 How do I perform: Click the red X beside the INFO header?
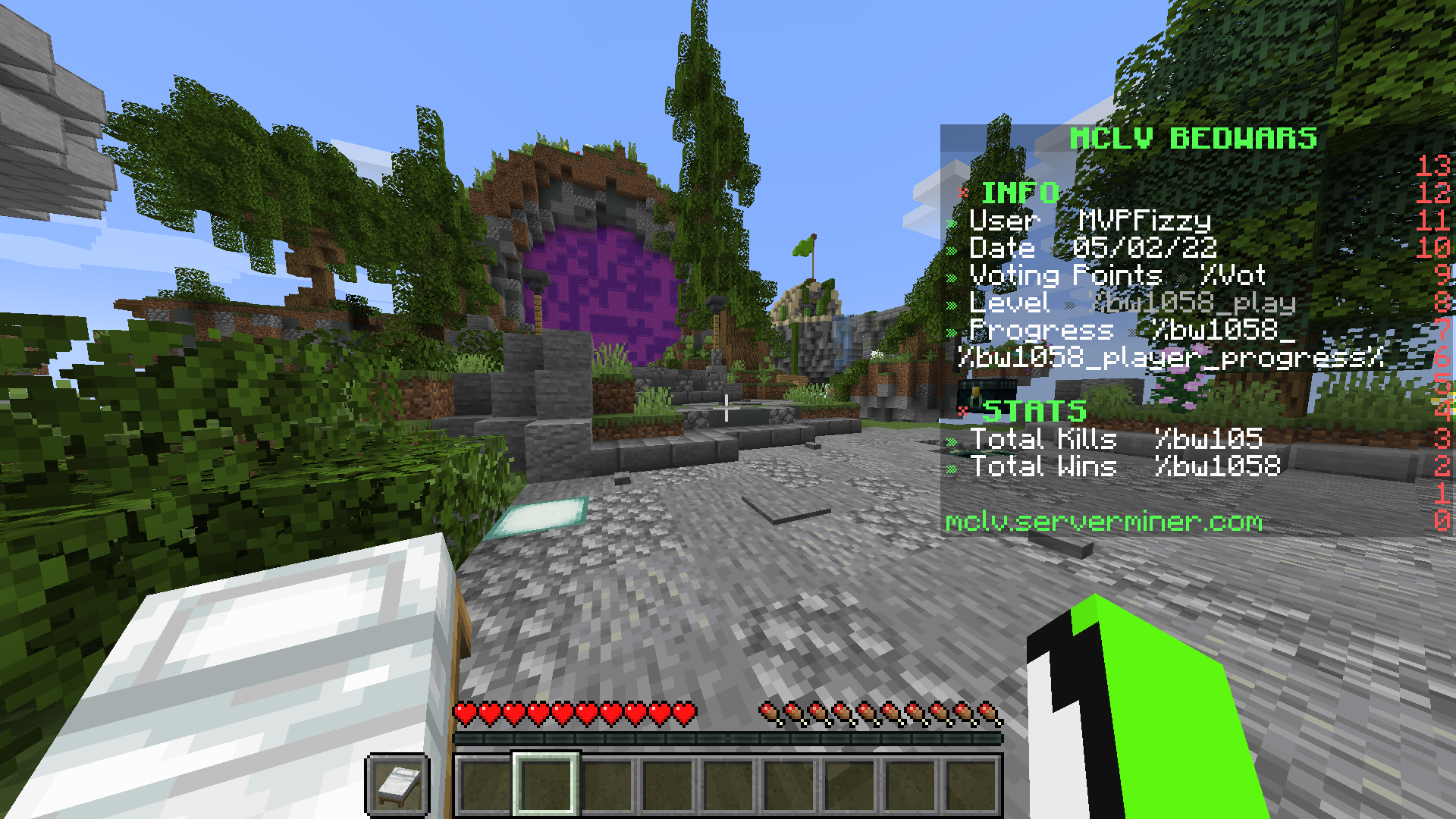[x=963, y=192]
